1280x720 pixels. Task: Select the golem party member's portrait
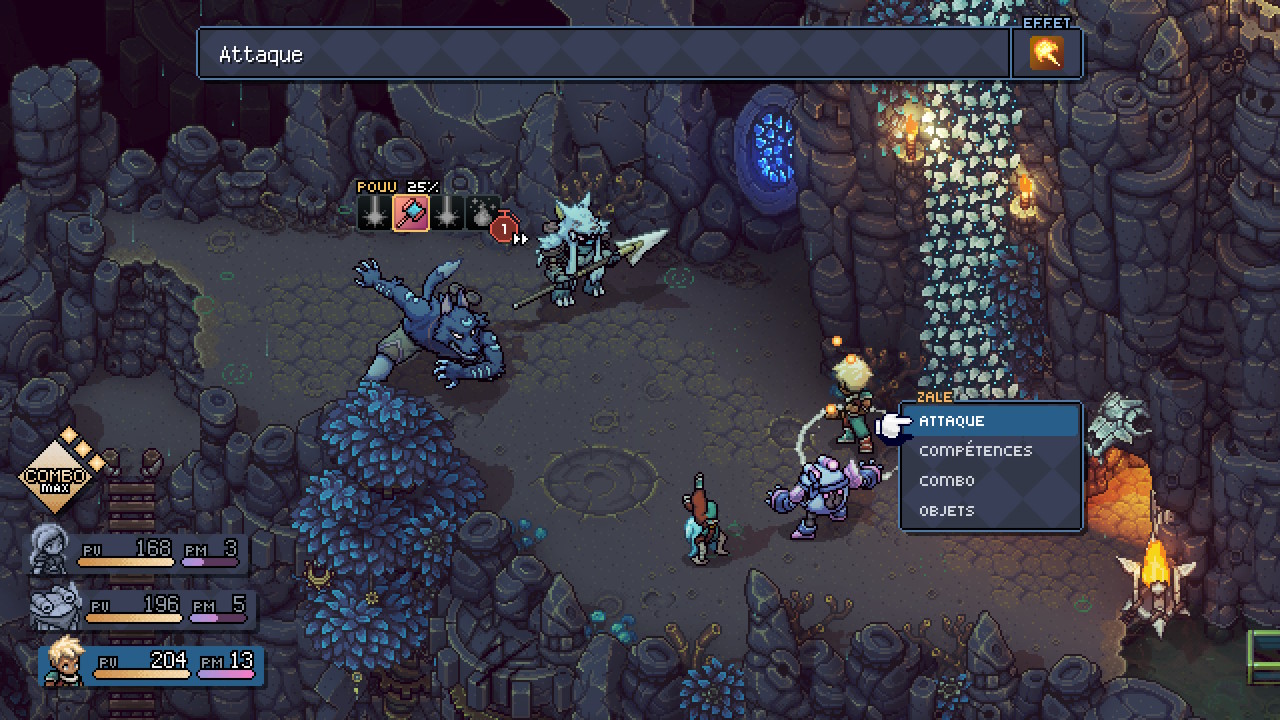pos(55,606)
